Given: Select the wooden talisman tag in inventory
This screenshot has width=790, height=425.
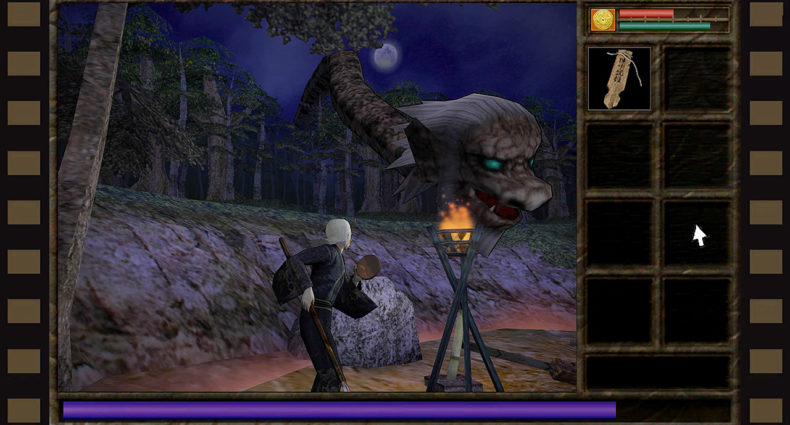Looking at the screenshot, I should 618,77.
